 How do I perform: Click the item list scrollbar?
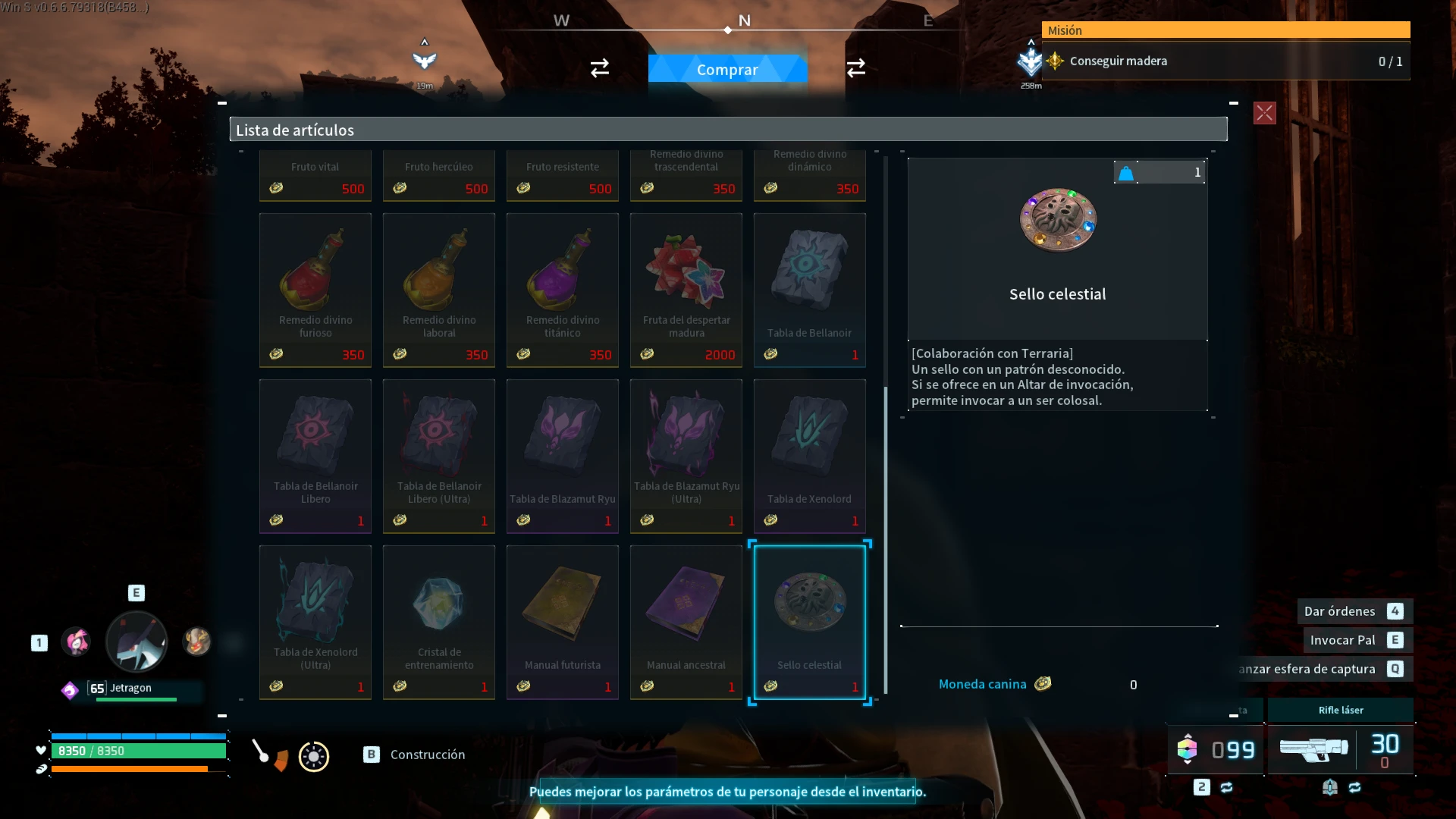(x=885, y=538)
